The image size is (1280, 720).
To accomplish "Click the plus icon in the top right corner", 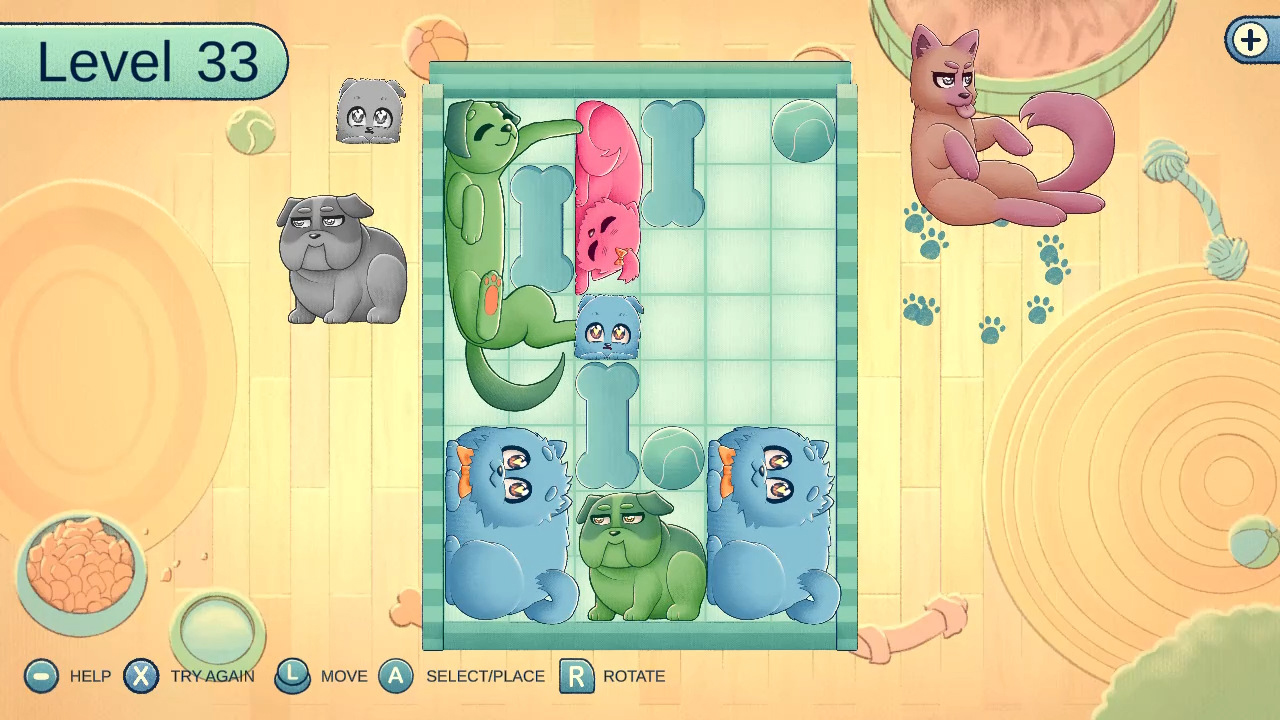I will point(1249,41).
